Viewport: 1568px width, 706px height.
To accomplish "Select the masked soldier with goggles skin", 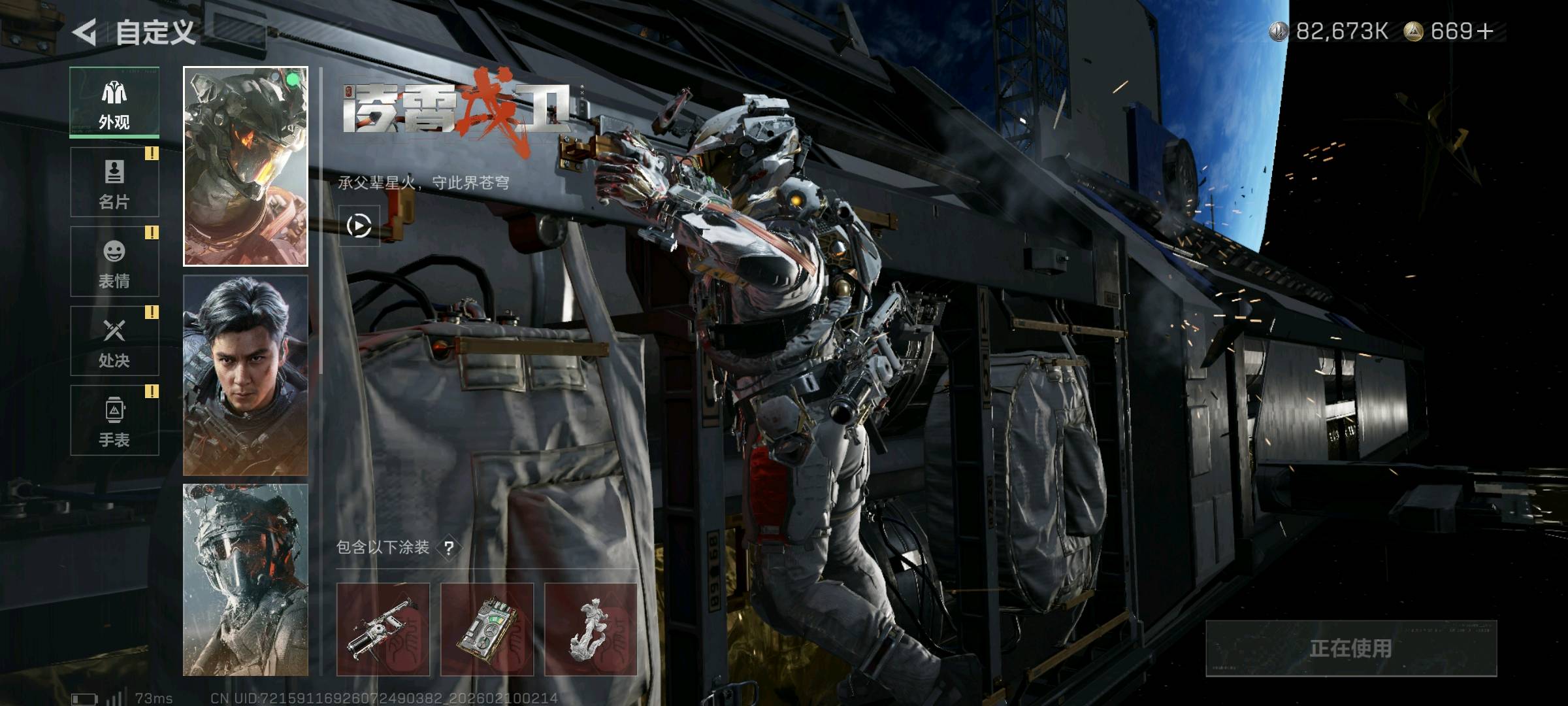I will 246,580.
